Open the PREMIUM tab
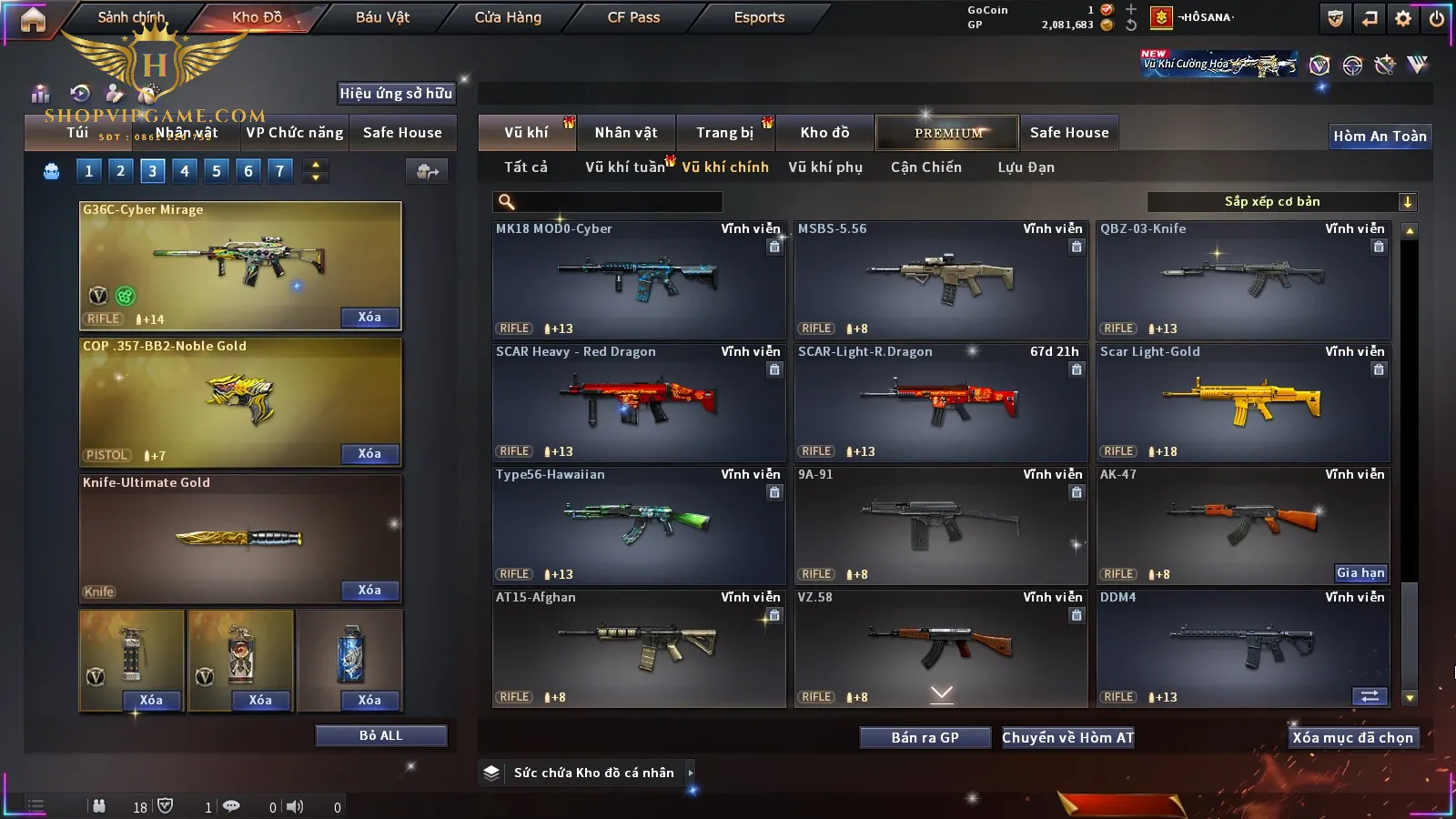Screen dimensions: 1456x819 947,133
